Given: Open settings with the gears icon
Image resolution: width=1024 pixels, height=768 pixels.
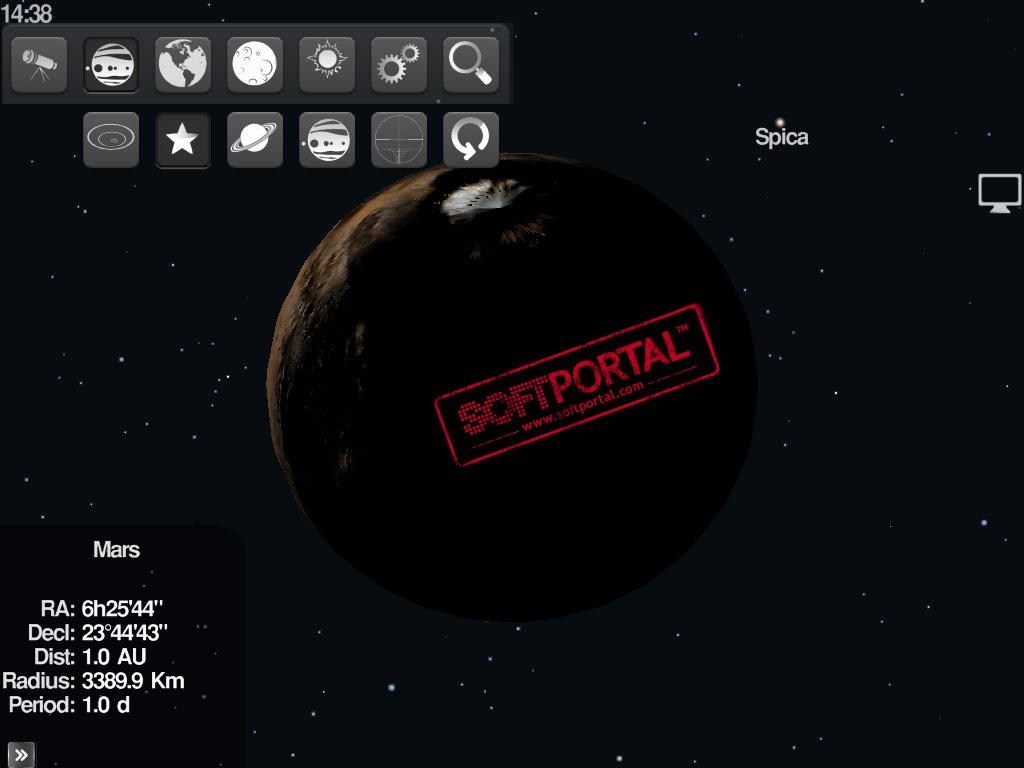Looking at the screenshot, I should coord(399,65).
